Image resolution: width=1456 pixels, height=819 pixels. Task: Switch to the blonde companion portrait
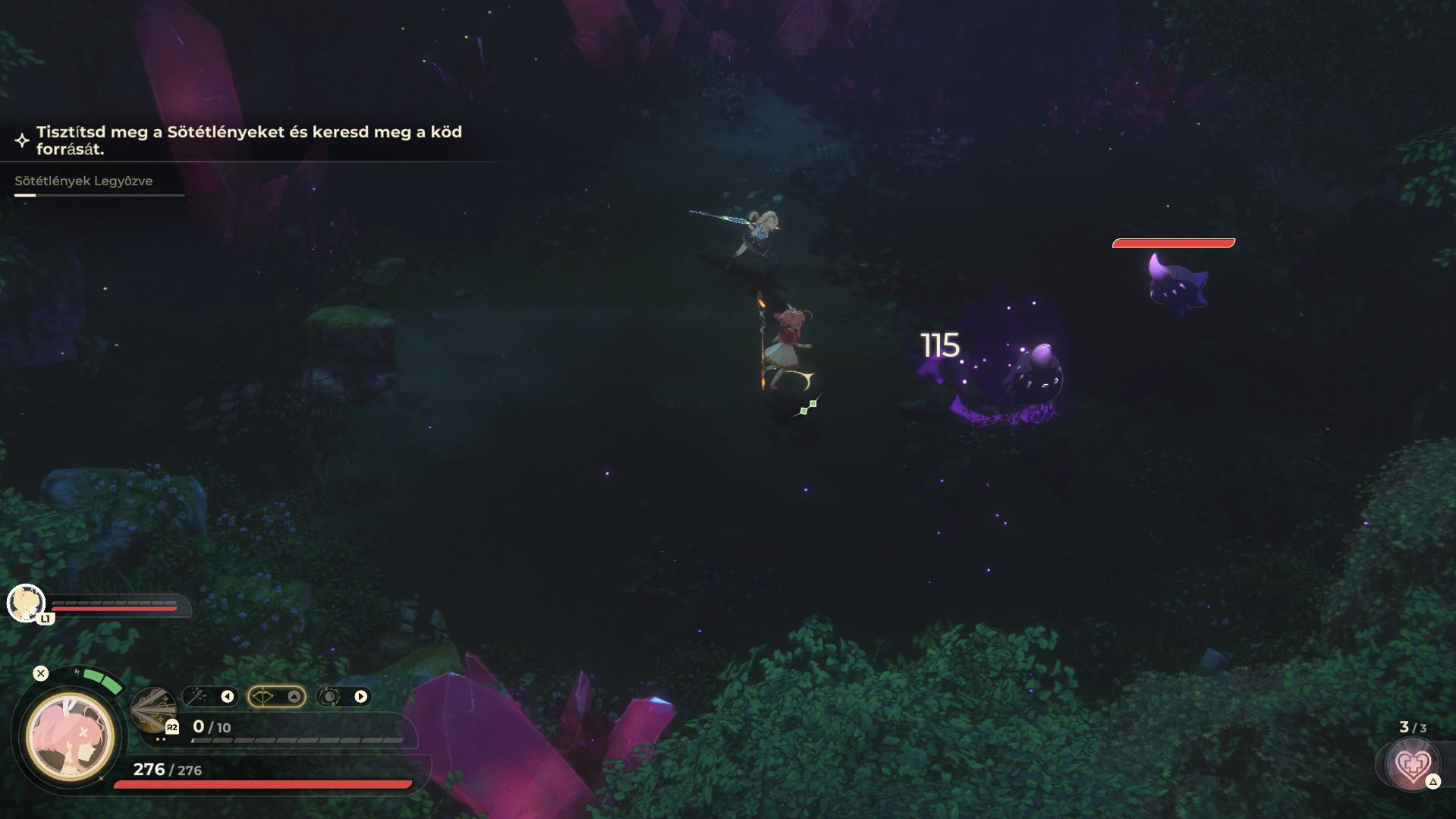[26, 603]
